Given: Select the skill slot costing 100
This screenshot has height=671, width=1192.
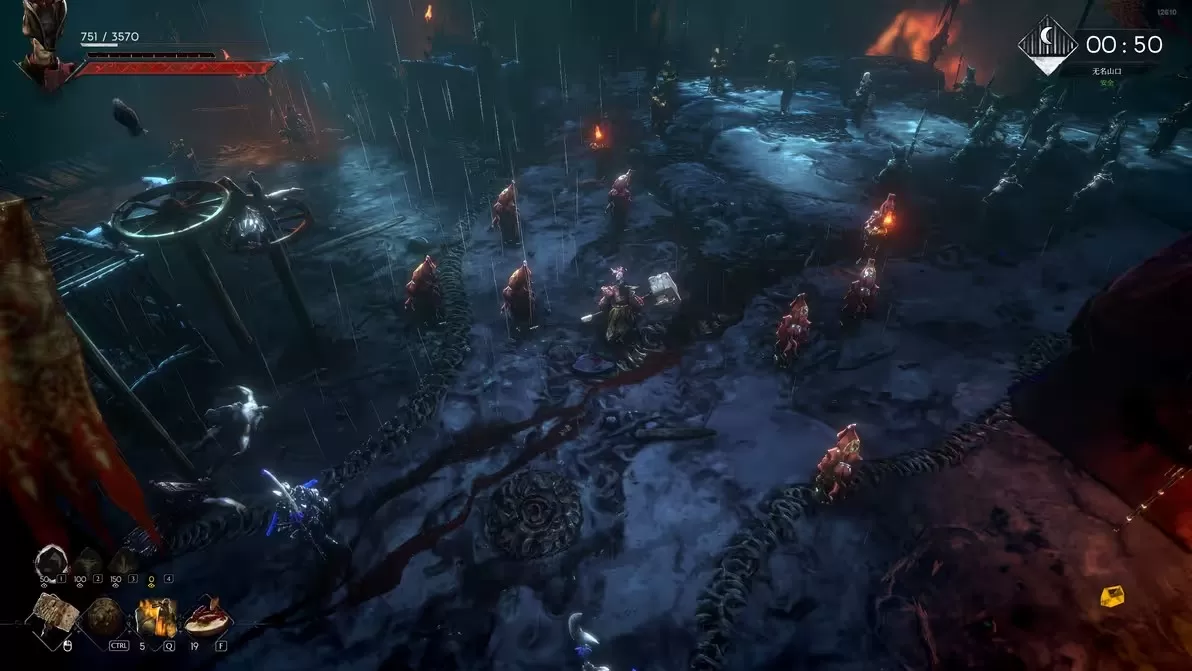Looking at the screenshot, I should tap(86, 561).
